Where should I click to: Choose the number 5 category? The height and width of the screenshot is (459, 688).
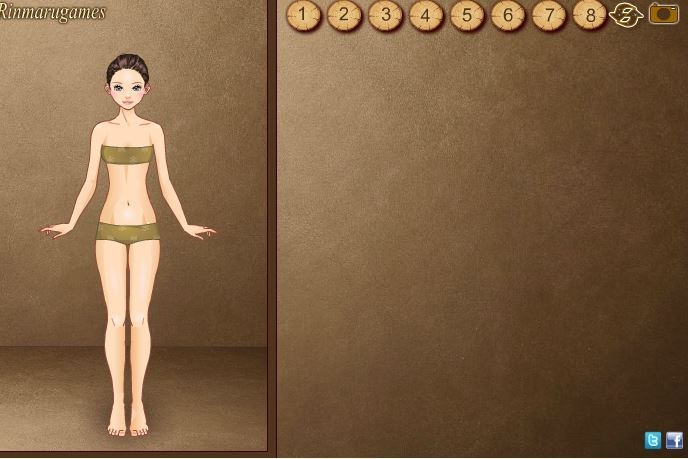[467, 15]
